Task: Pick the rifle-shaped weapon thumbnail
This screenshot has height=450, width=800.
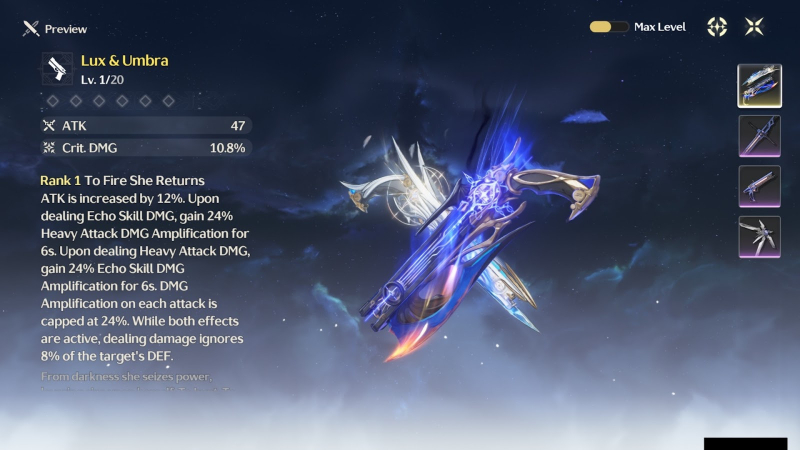Action: click(x=759, y=186)
